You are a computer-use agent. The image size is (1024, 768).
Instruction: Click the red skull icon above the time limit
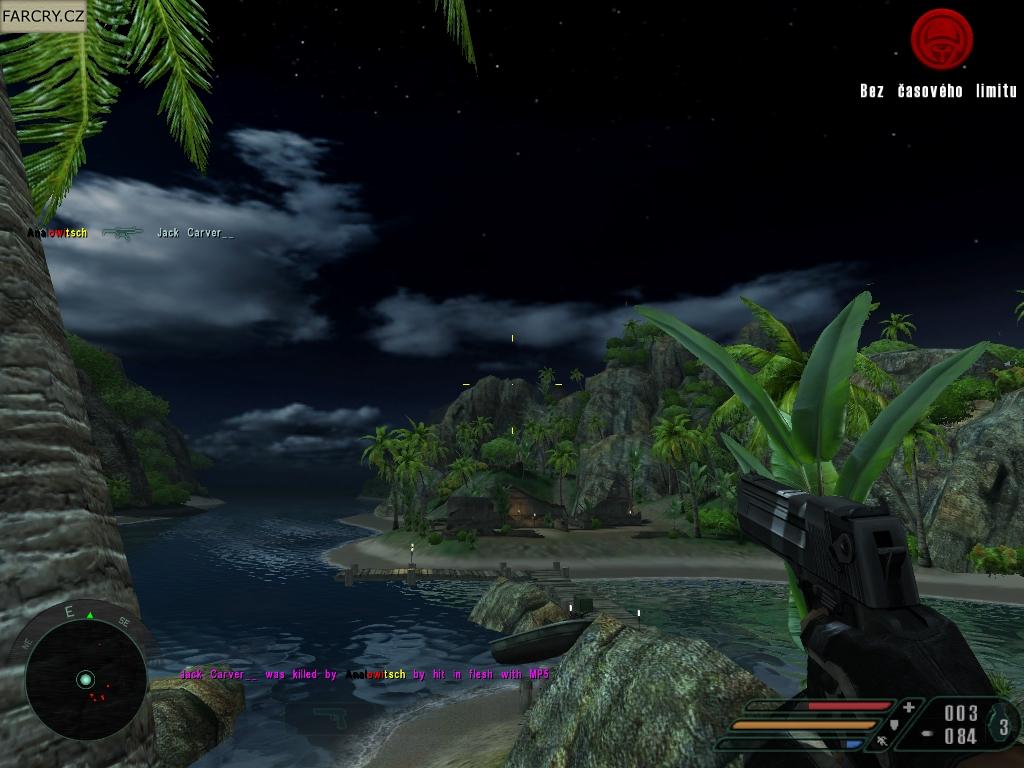click(x=942, y=40)
